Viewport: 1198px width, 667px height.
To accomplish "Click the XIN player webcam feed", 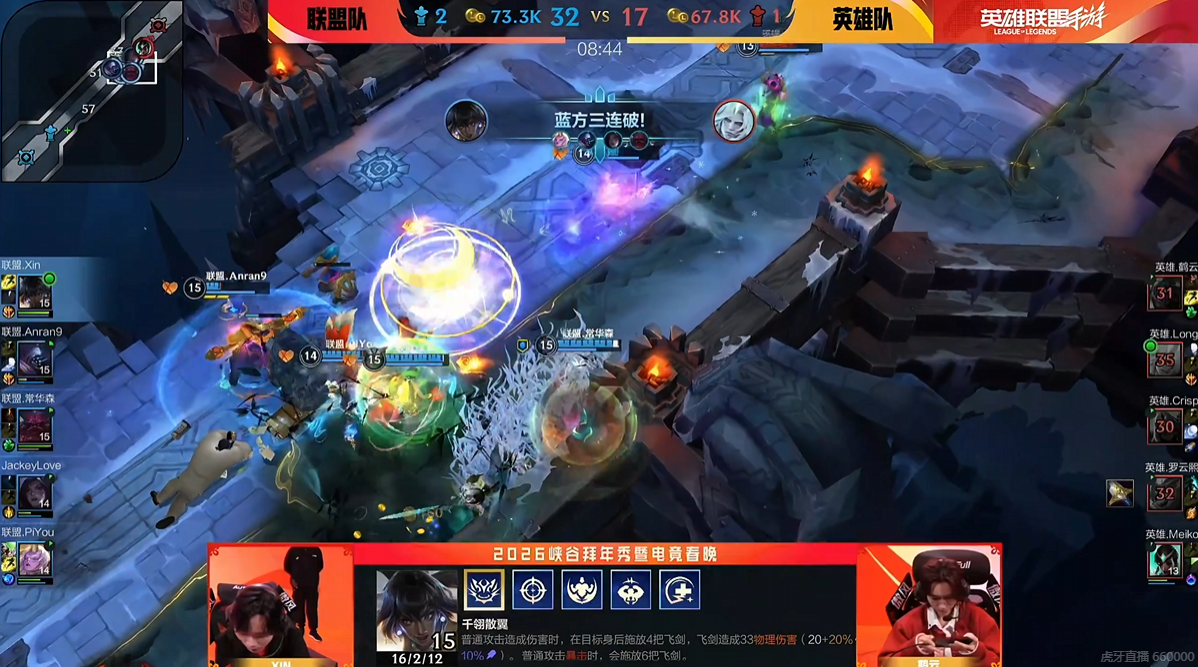I will tap(280, 605).
